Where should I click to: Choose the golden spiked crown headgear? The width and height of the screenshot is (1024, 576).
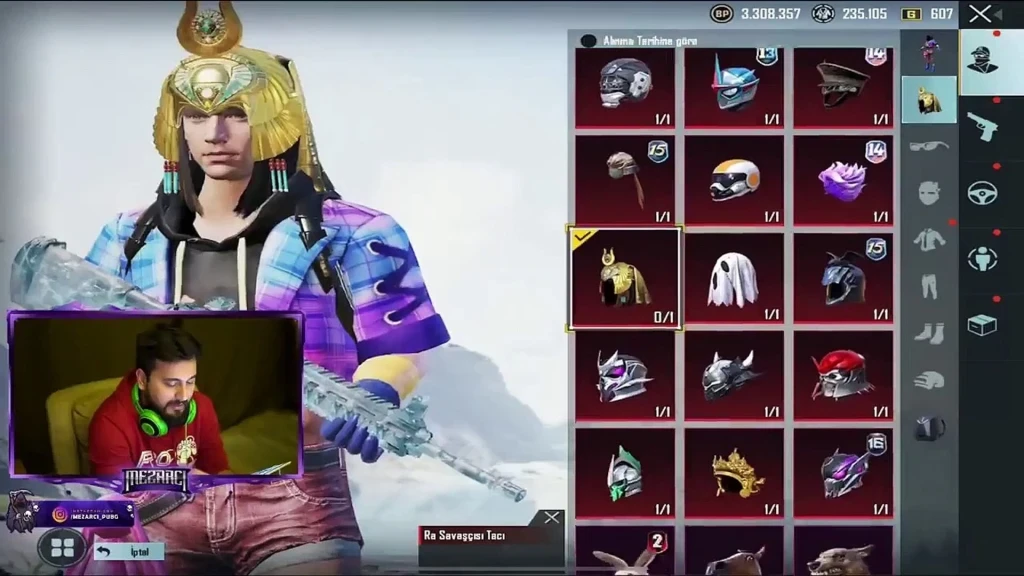[x=733, y=474]
